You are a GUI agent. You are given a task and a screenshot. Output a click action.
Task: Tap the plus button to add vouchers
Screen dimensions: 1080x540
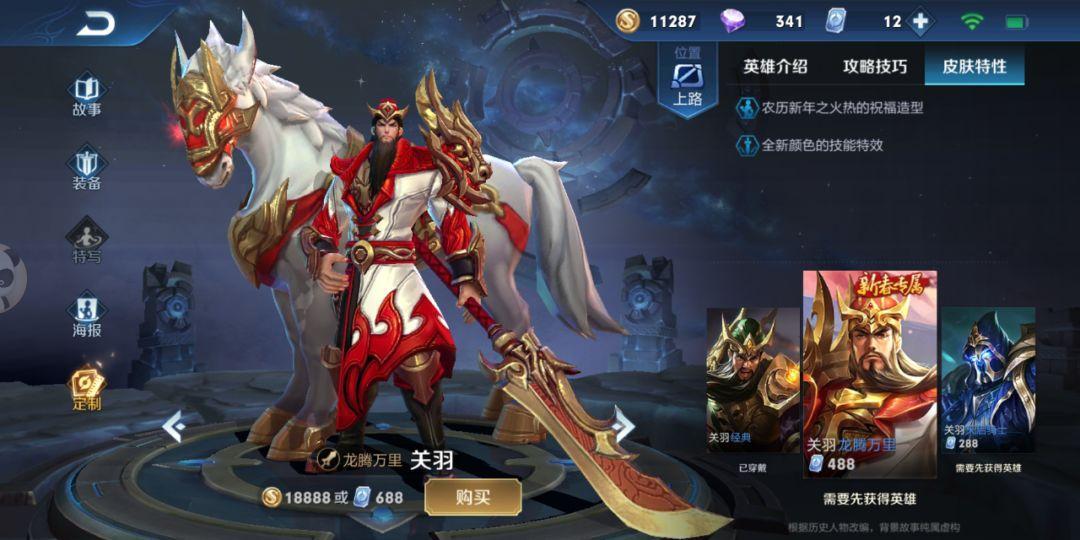(x=920, y=21)
